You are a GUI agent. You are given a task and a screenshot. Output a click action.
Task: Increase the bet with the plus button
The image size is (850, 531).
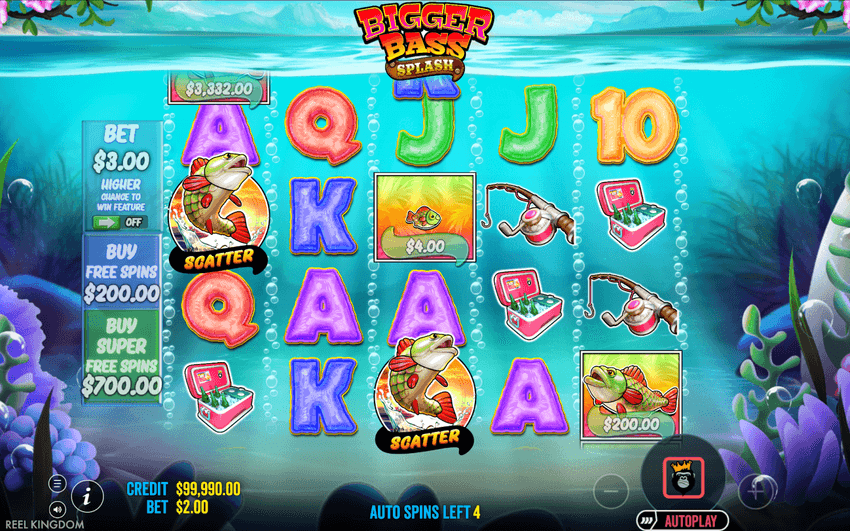(x=757, y=491)
